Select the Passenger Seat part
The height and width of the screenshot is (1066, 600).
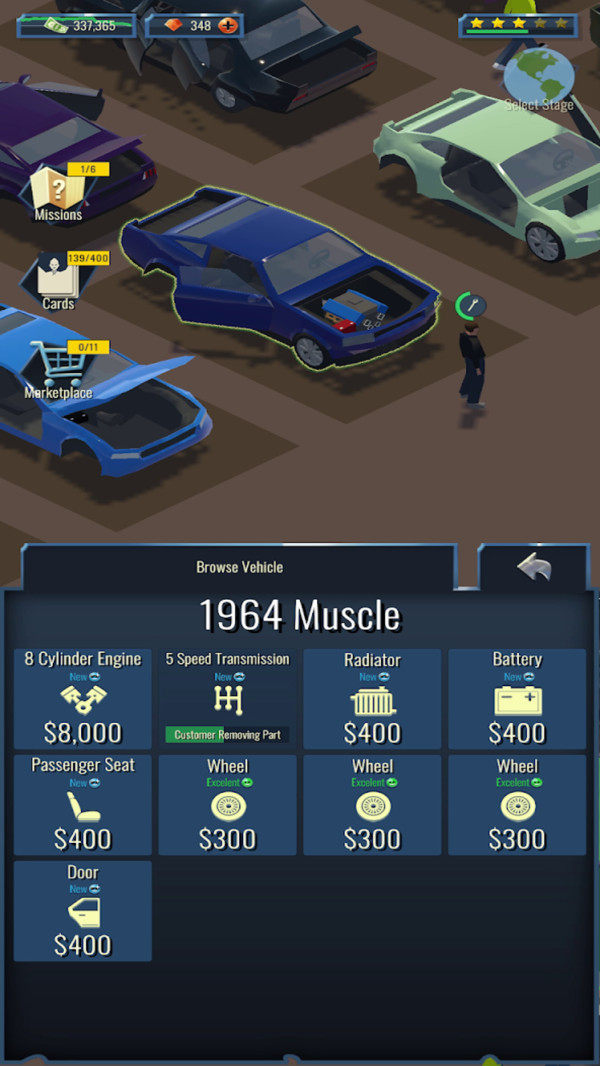pos(83,805)
